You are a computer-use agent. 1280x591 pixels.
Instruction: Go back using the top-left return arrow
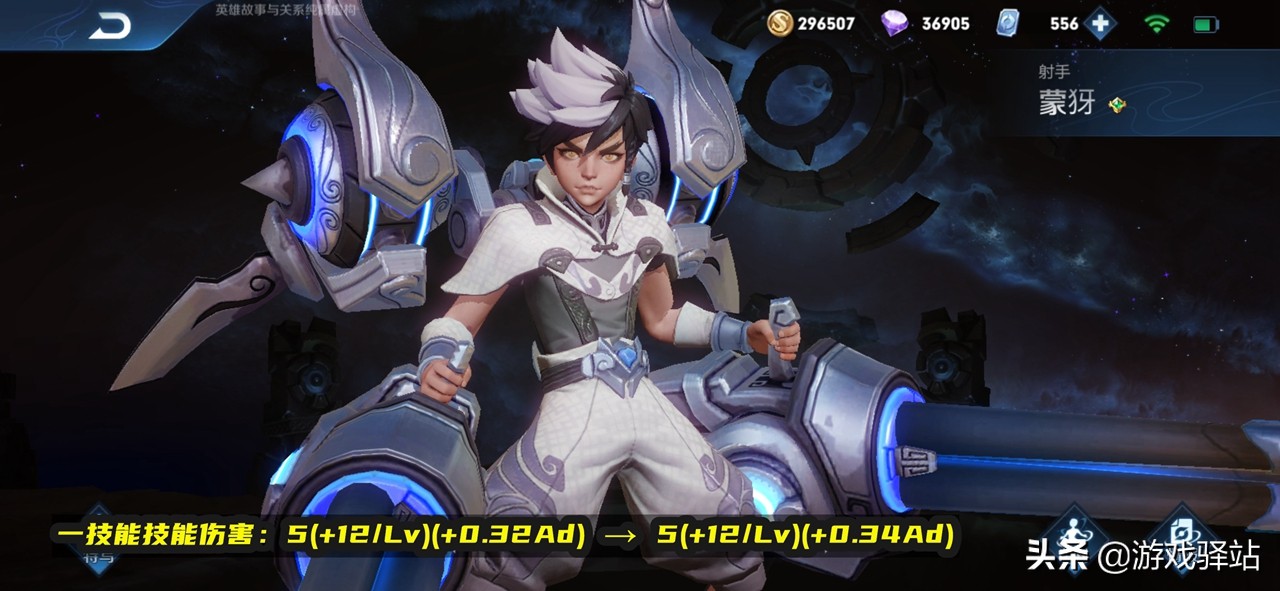point(109,27)
